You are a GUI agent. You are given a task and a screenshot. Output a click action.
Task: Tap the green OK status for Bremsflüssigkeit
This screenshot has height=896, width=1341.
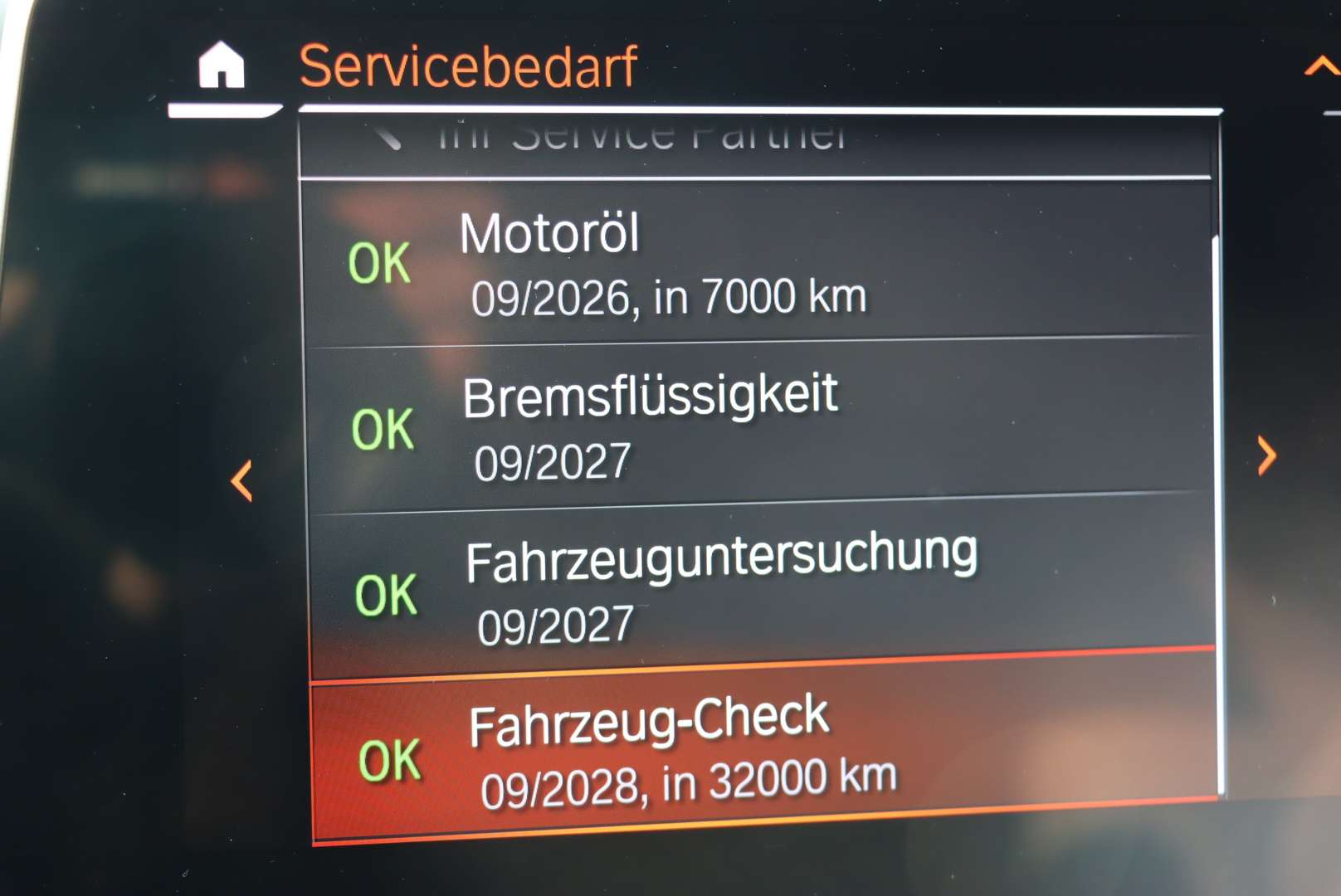coord(380,427)
